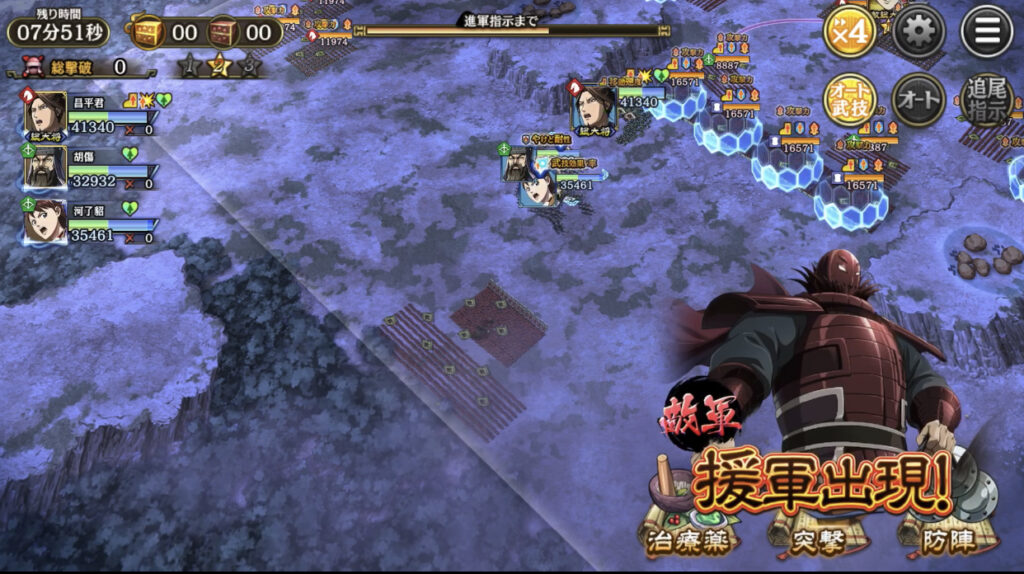This screenshot has height=574, width=1024.
Task: Select 昌平君's portrait in the party list
Action: pyautogui.click(x=45, y=113)
